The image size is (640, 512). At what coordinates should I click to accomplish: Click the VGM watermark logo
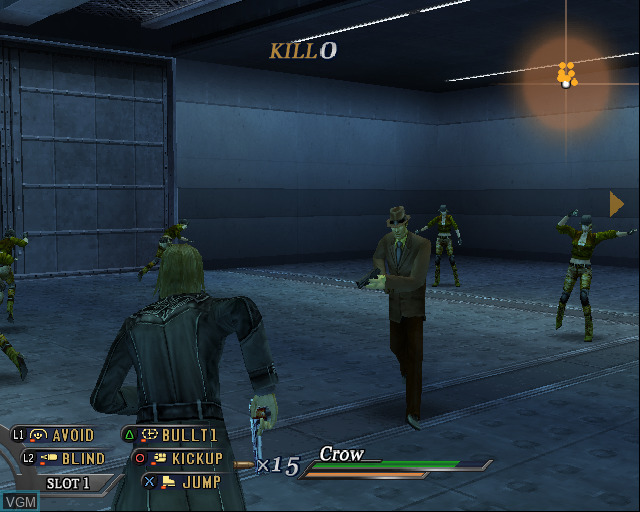[x=18, y=500]
